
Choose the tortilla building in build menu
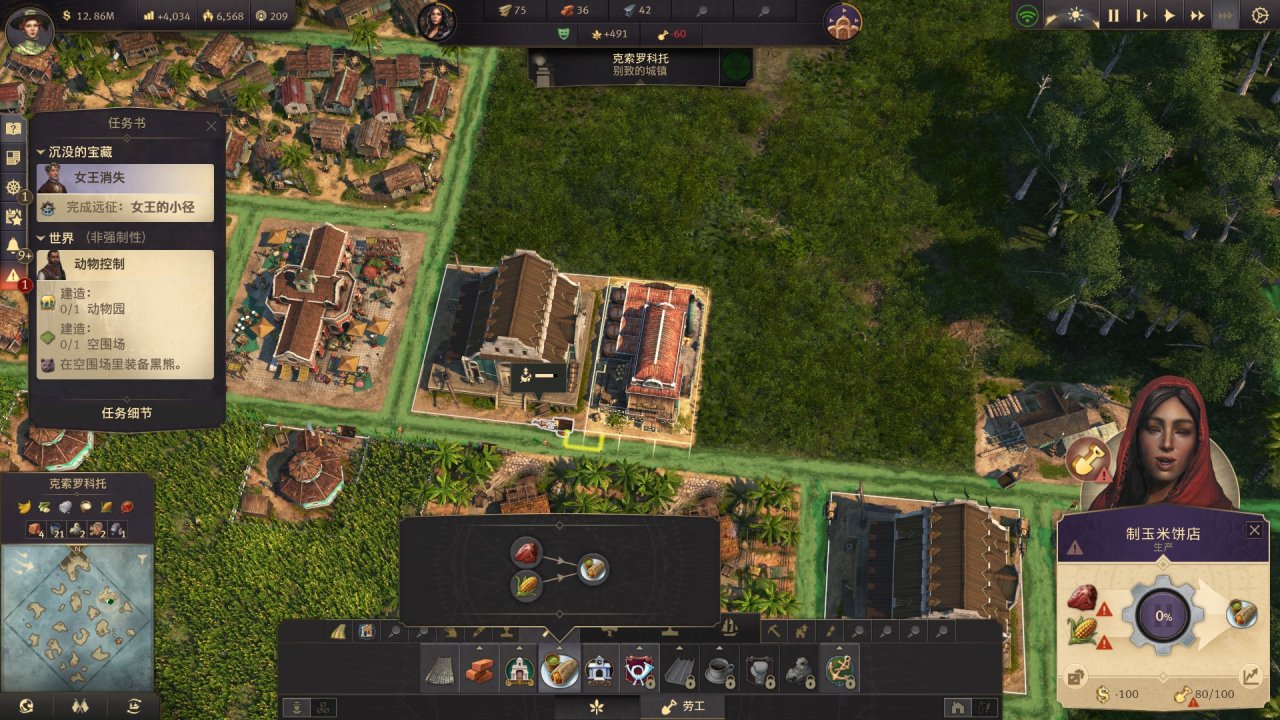[x=559, y=669]
